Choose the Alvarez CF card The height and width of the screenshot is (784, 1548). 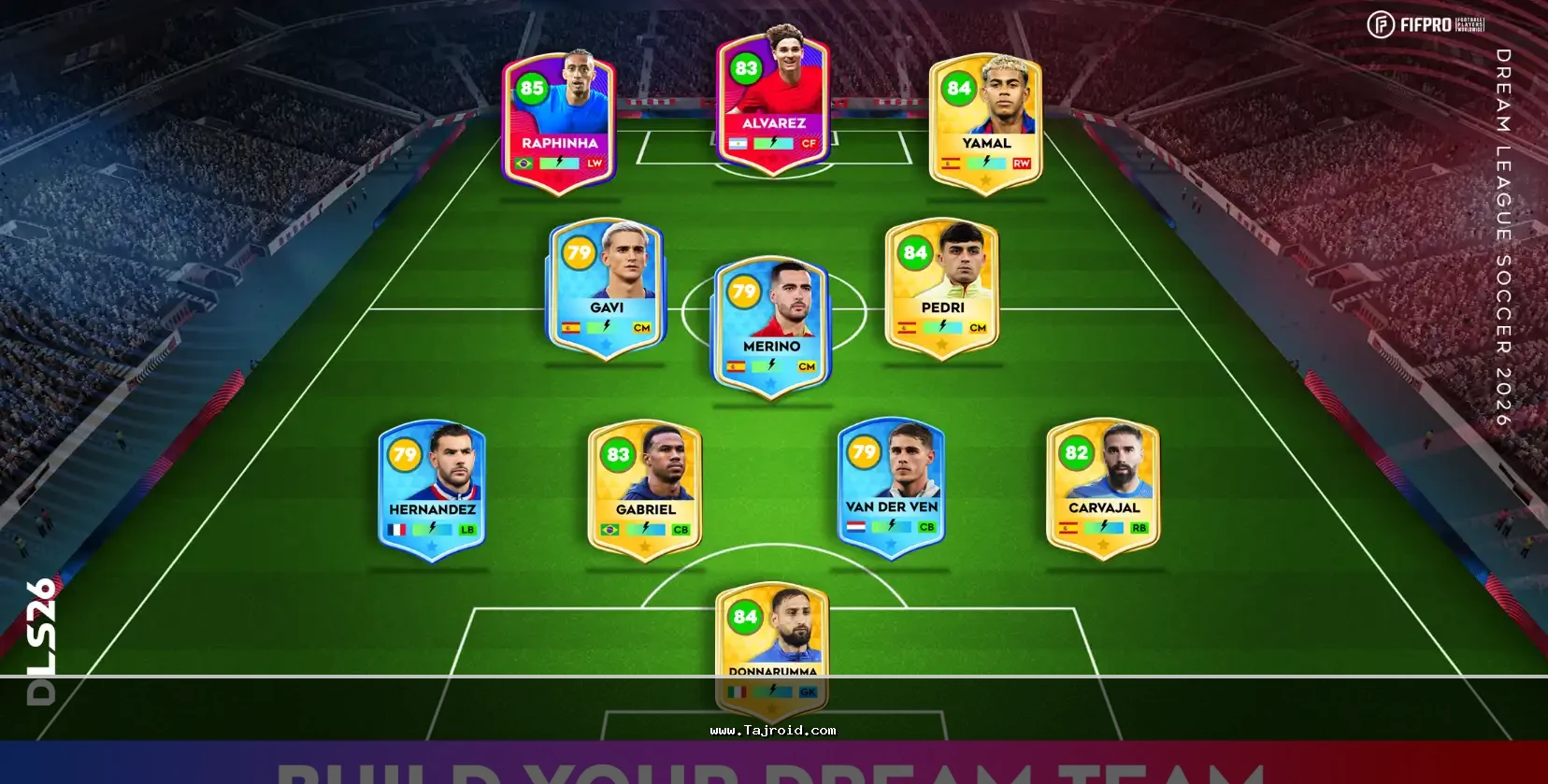point(773,103)
